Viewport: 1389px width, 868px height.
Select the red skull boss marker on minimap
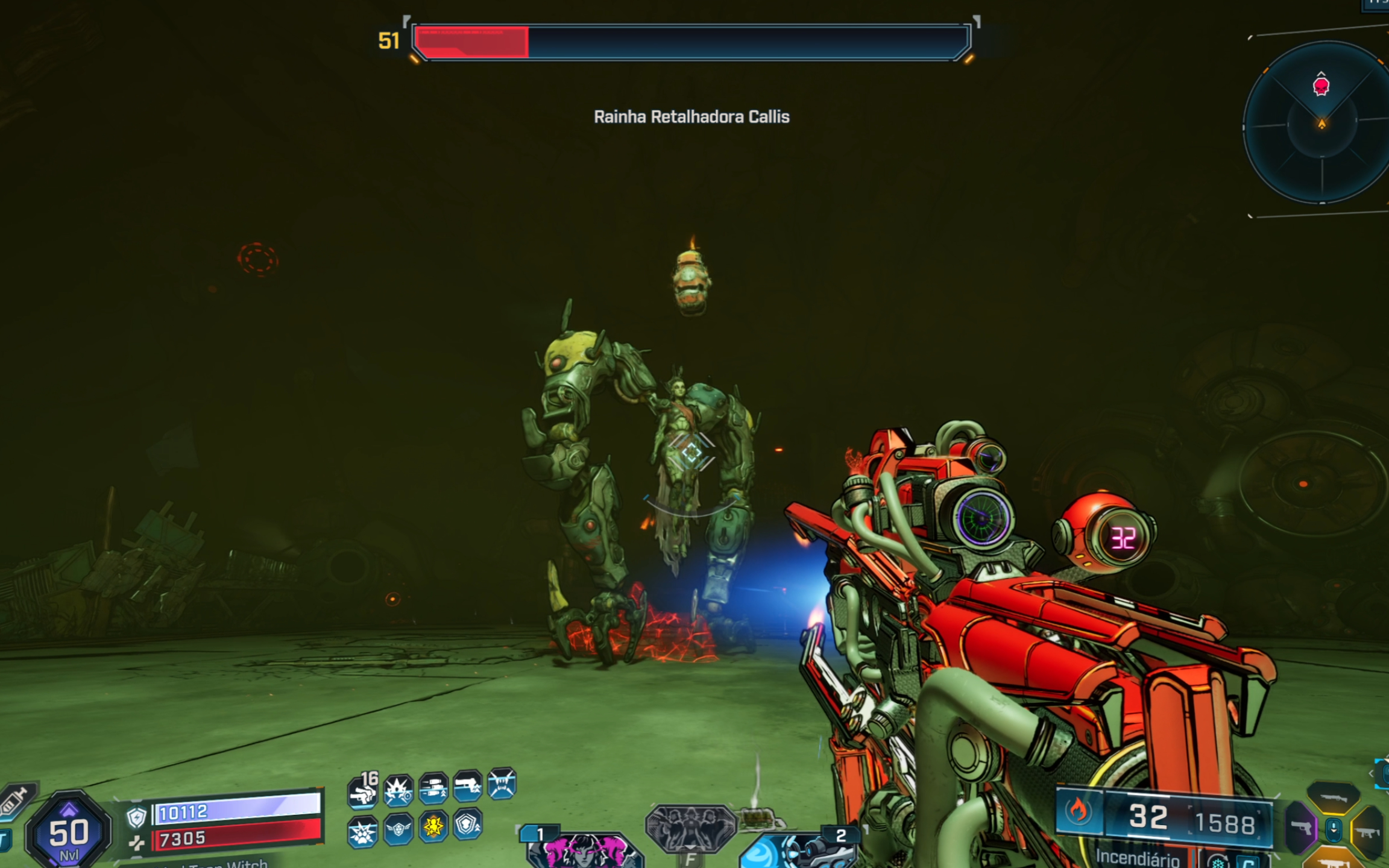tap(1321, 86)
